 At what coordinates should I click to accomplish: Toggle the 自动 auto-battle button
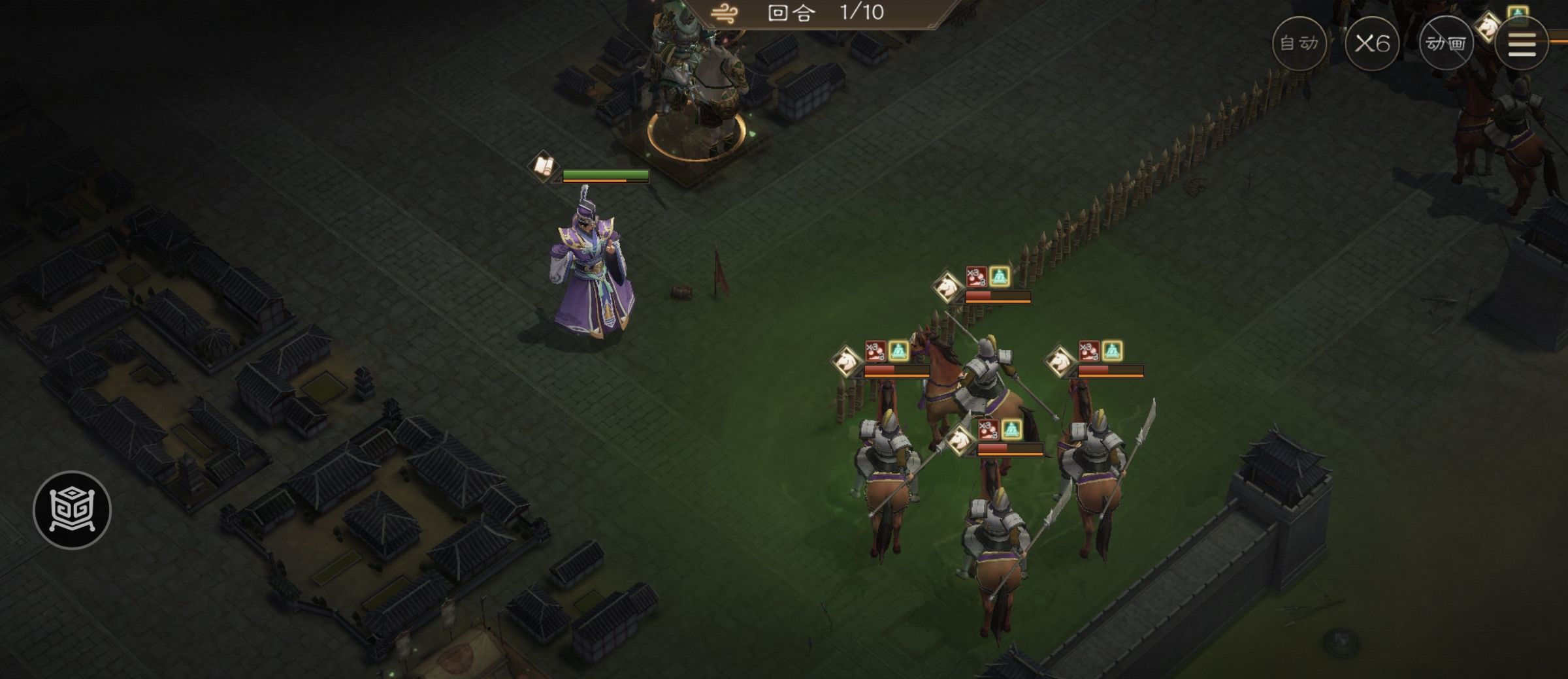pos(1299,44)
